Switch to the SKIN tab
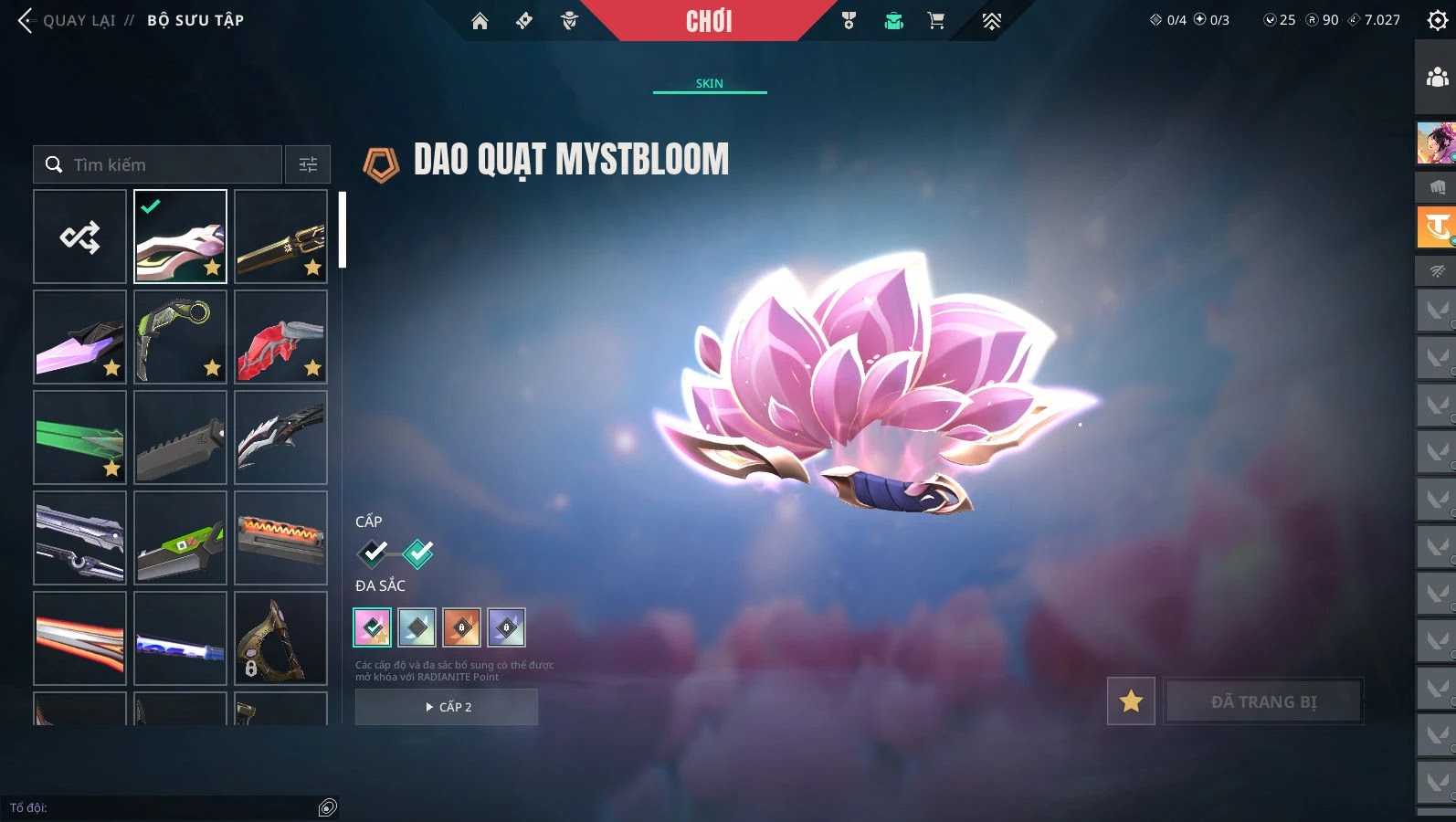The image size is (1456, 822). (x=710, y=83)
